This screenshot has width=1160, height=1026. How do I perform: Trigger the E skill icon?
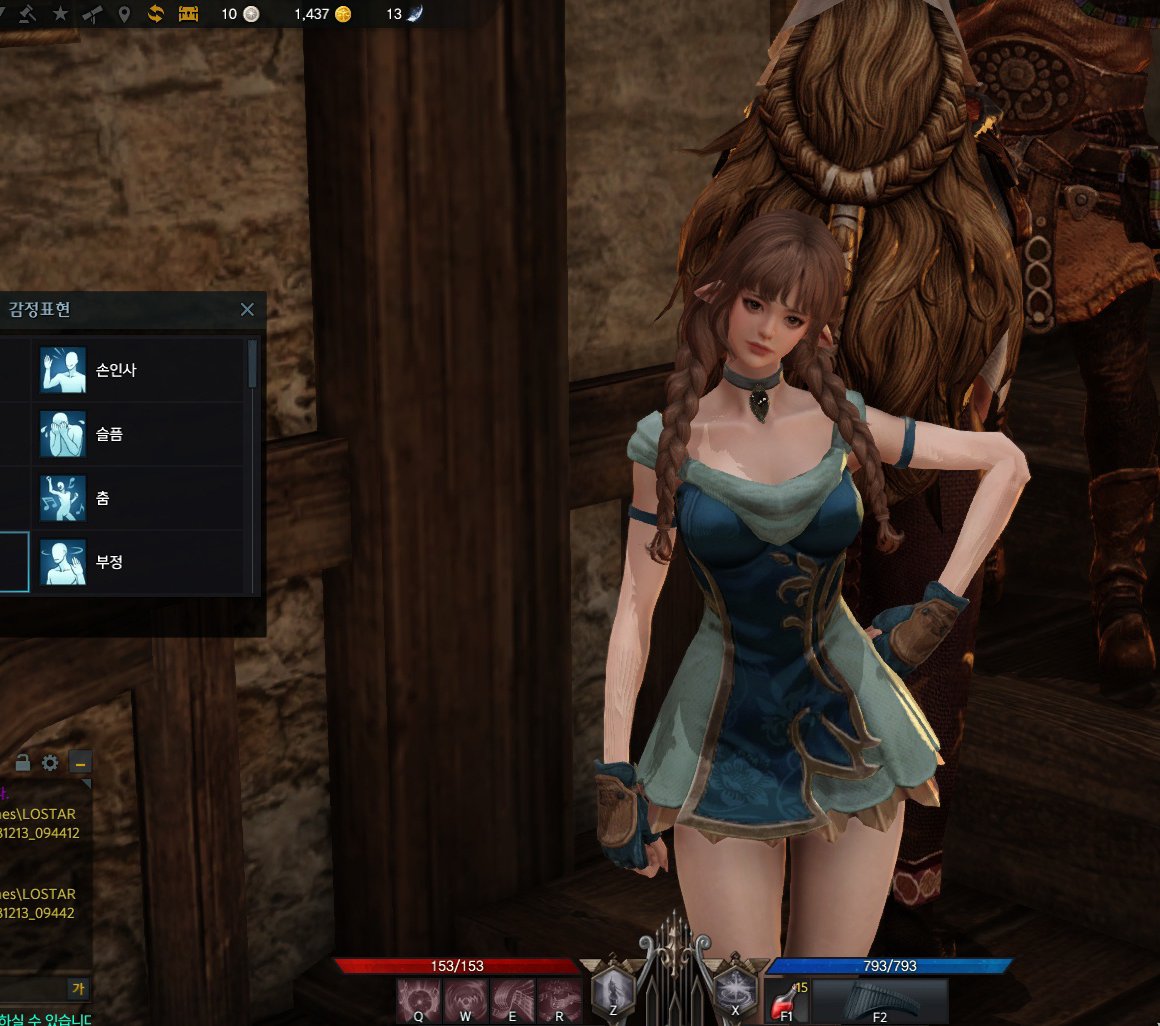[513, 1000]
